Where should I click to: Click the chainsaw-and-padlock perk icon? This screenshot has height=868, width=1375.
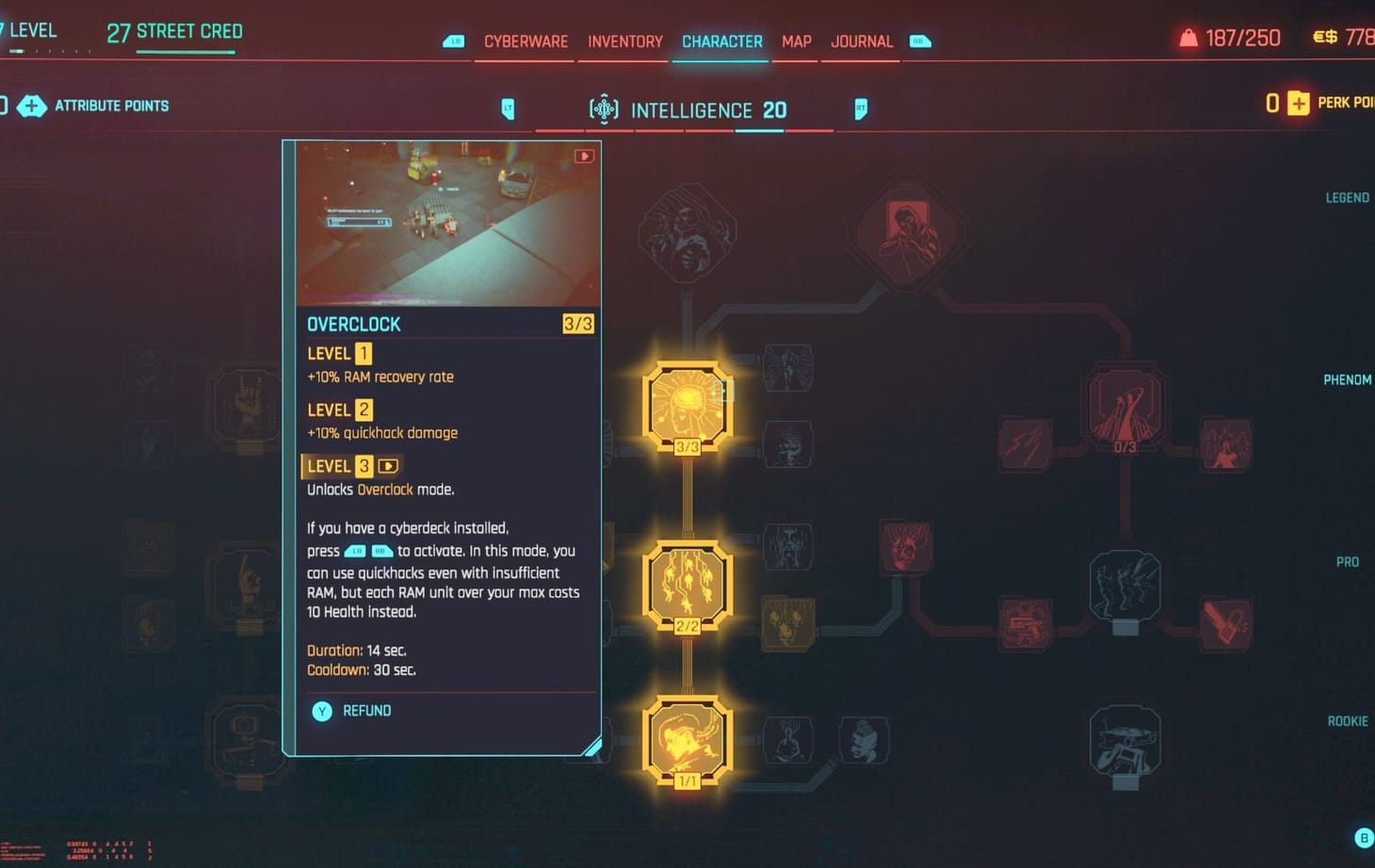(x=1224, y=622)
